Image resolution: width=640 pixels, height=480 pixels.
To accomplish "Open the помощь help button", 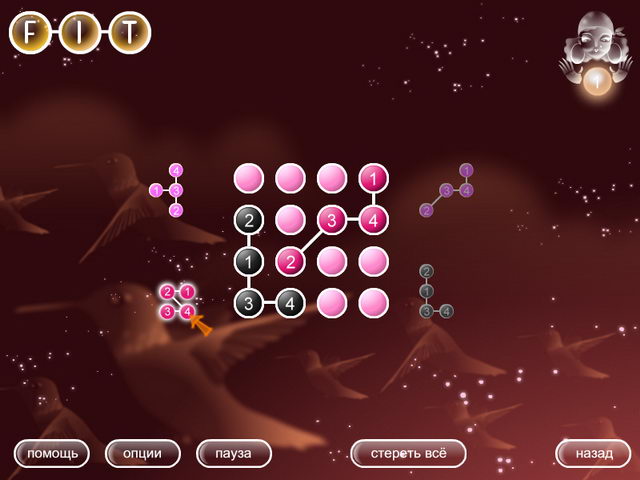I will [x=51, y=453].
